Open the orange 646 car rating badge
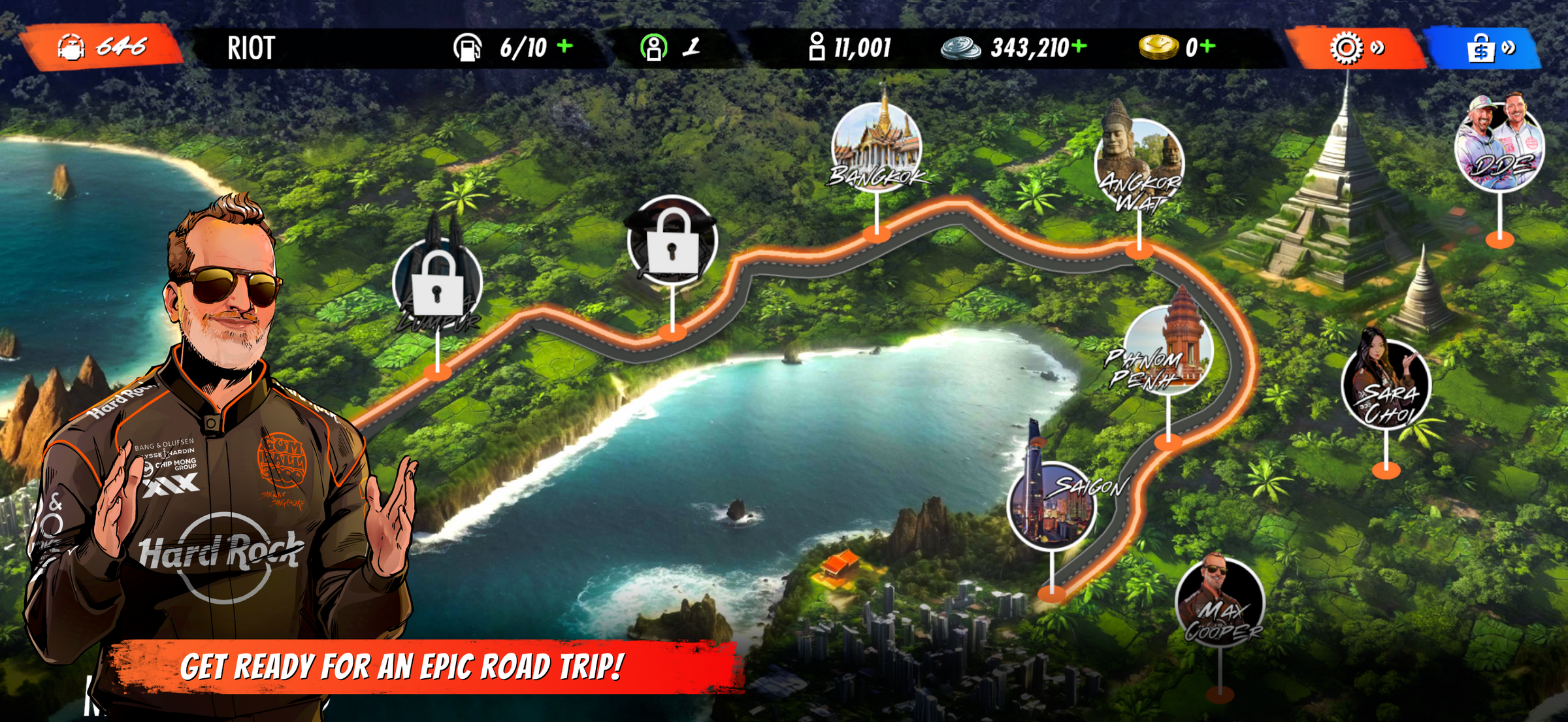Image resolution: width=1568 pixels, height=722 pixels. (102, 47)
